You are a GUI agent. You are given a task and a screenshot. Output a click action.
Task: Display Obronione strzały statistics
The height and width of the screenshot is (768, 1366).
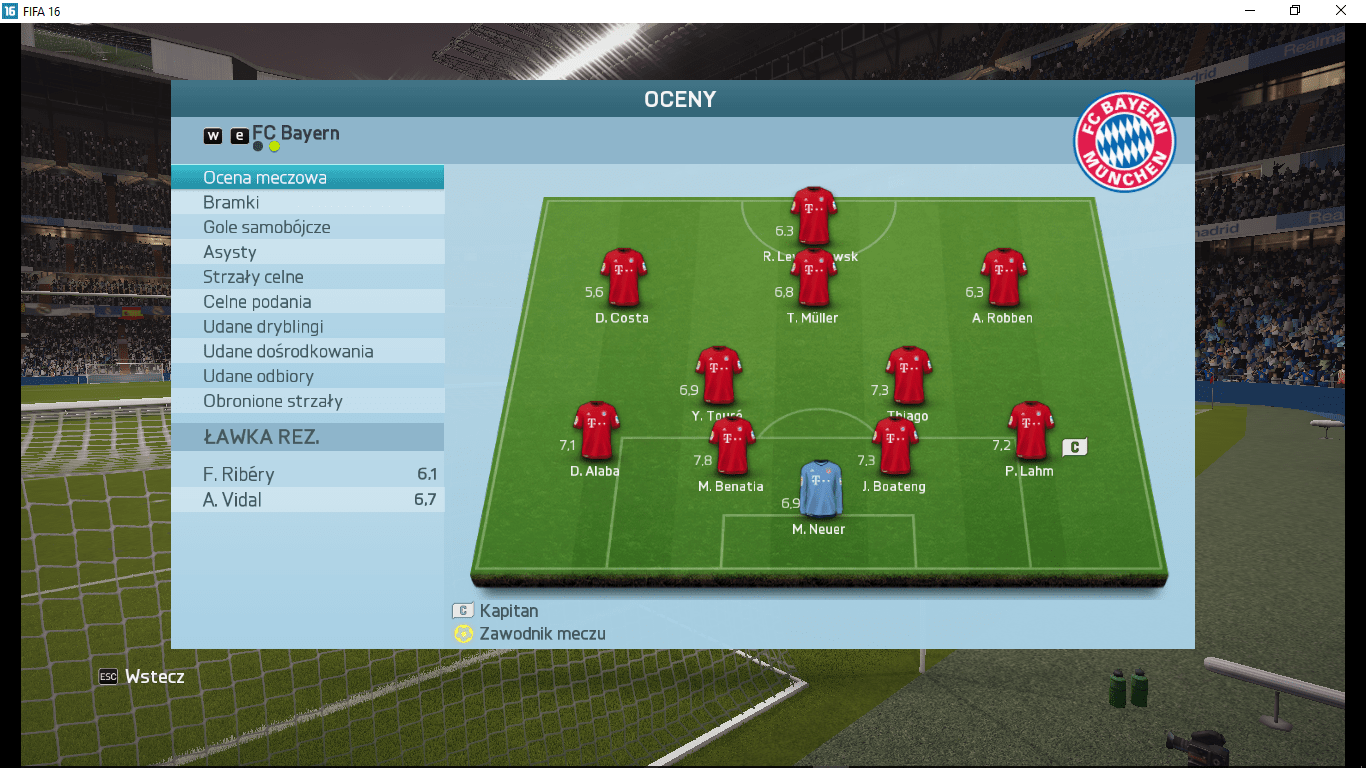(x=307, y=401)
